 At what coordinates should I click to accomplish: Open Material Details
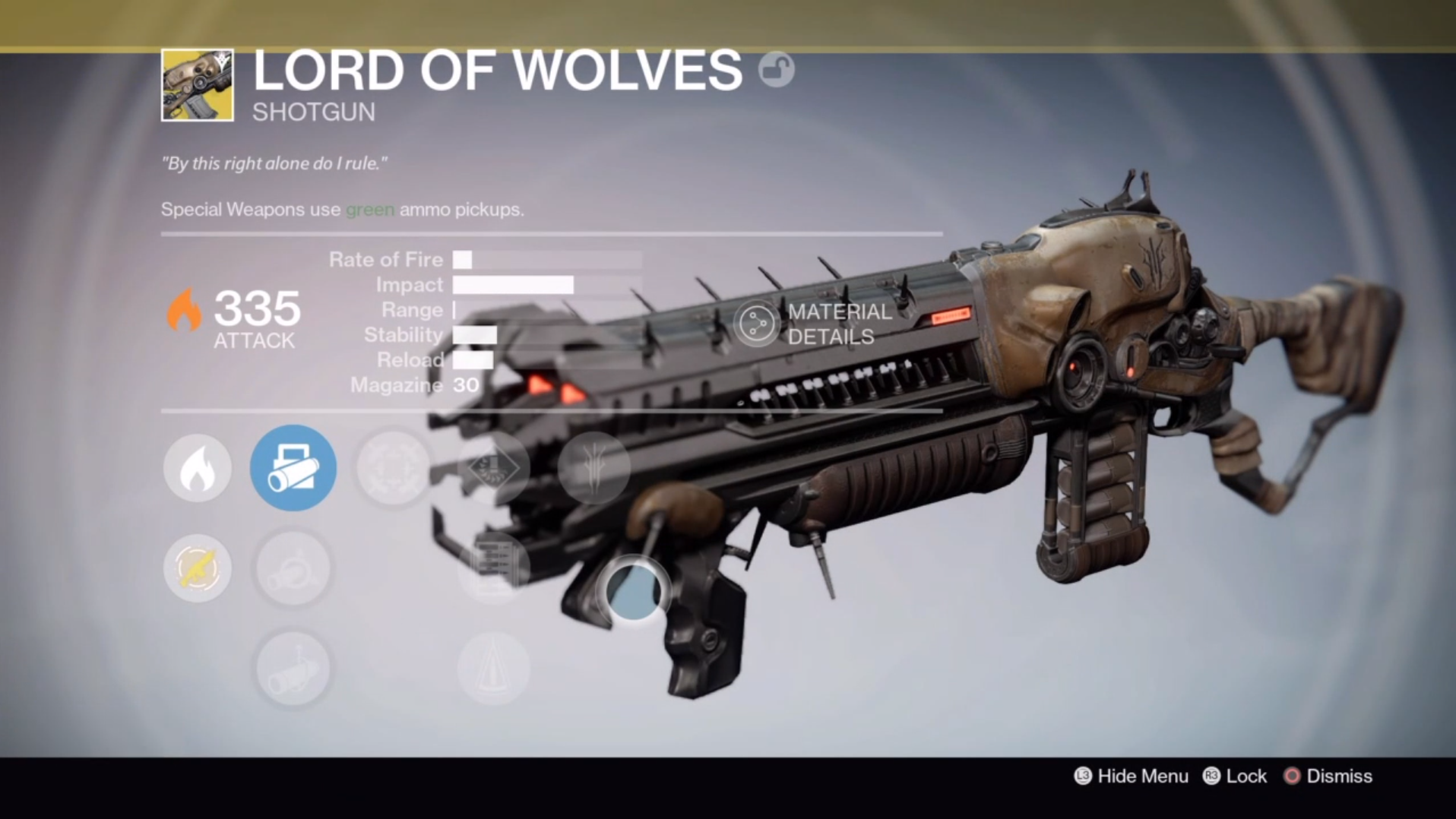(813, 324)
